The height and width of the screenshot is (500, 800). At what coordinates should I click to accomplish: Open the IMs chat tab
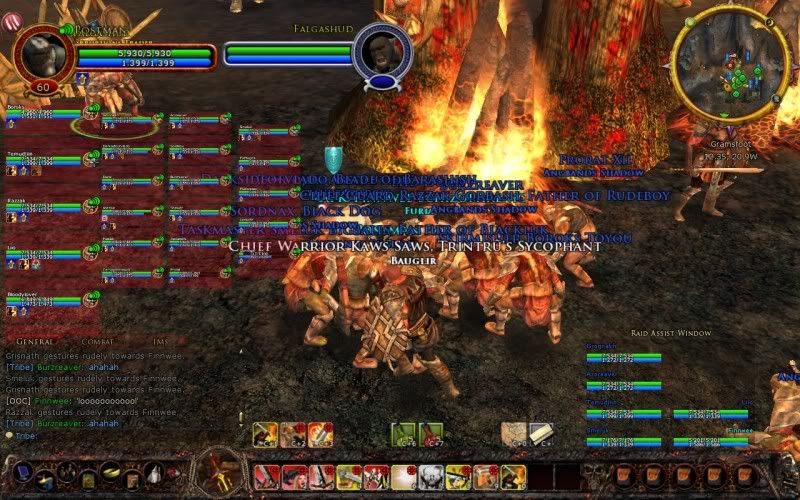coord(160,342)
